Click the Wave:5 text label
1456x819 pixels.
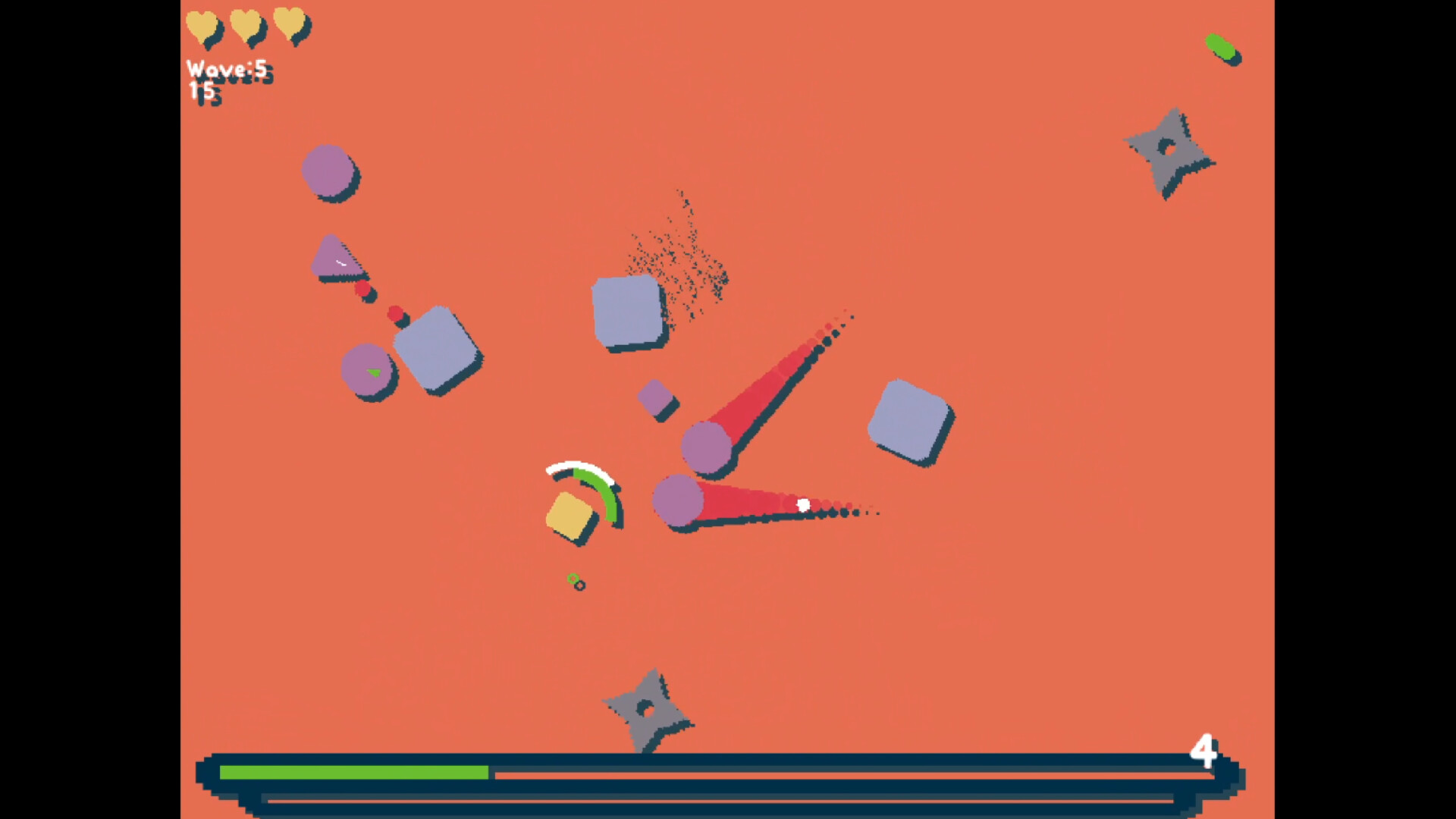(227, 68)
